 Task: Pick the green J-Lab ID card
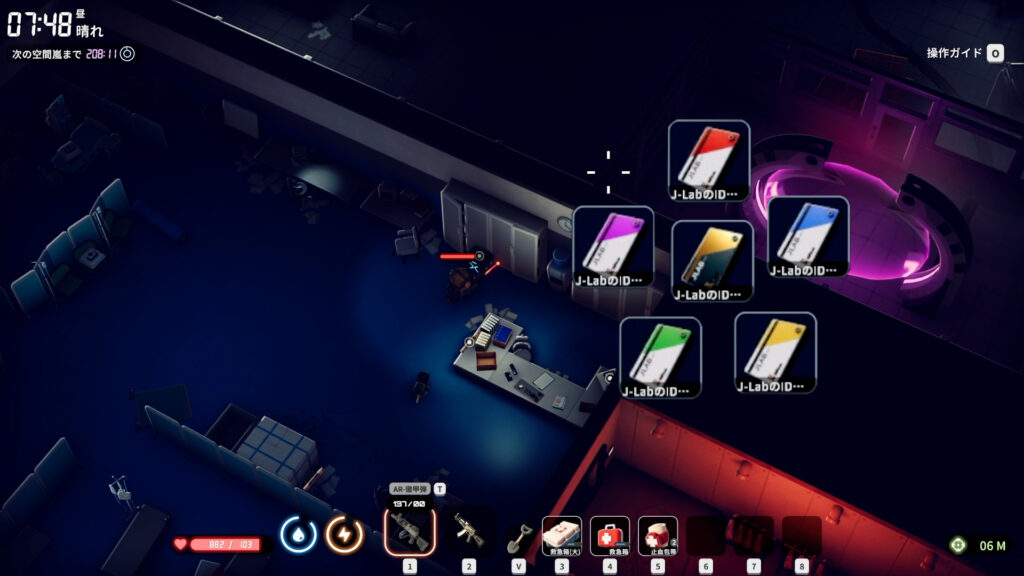tap(660, 356)
